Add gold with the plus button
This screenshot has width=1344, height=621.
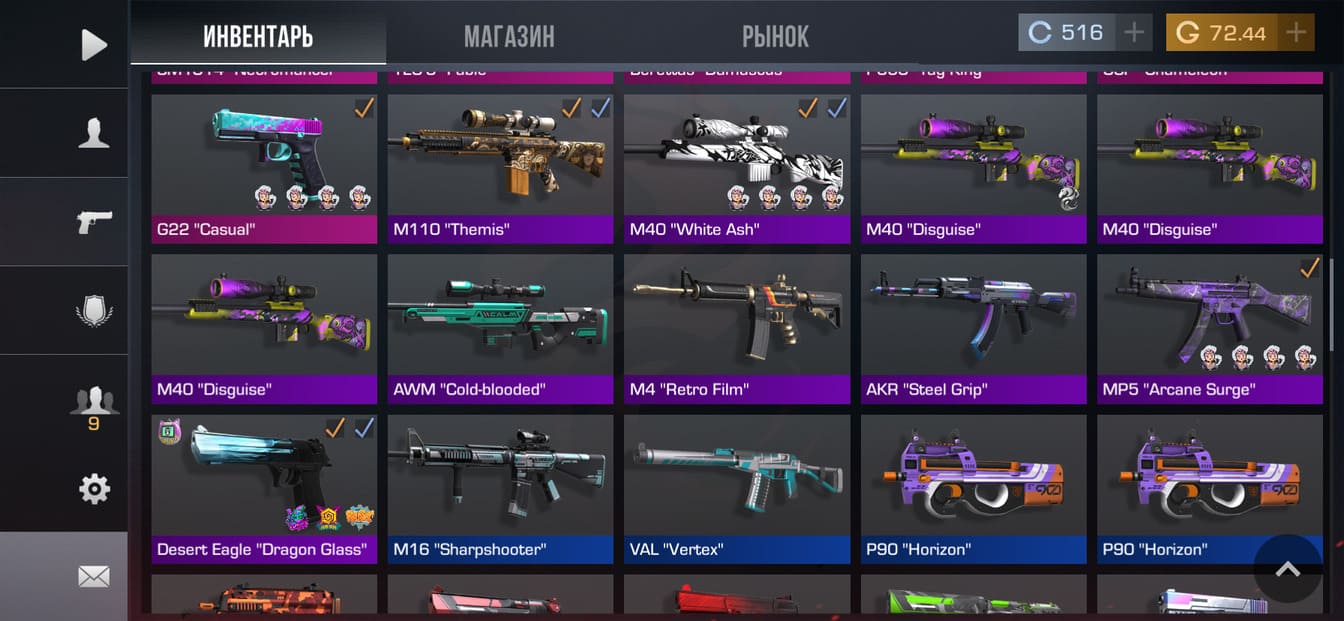[x=1296, y=33]
